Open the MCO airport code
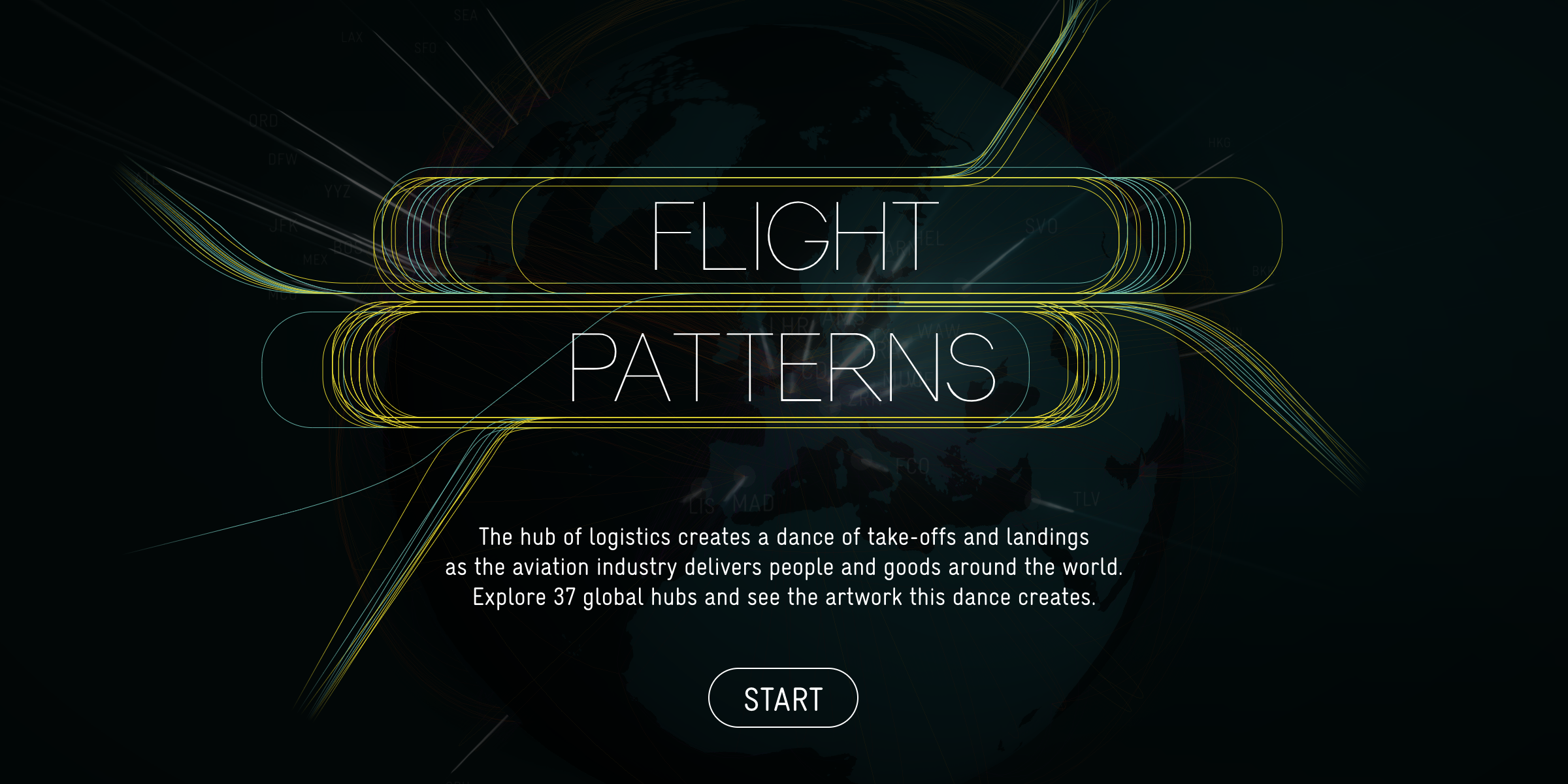This screenshot has width=1568, height=784. (x=284, y=295)
